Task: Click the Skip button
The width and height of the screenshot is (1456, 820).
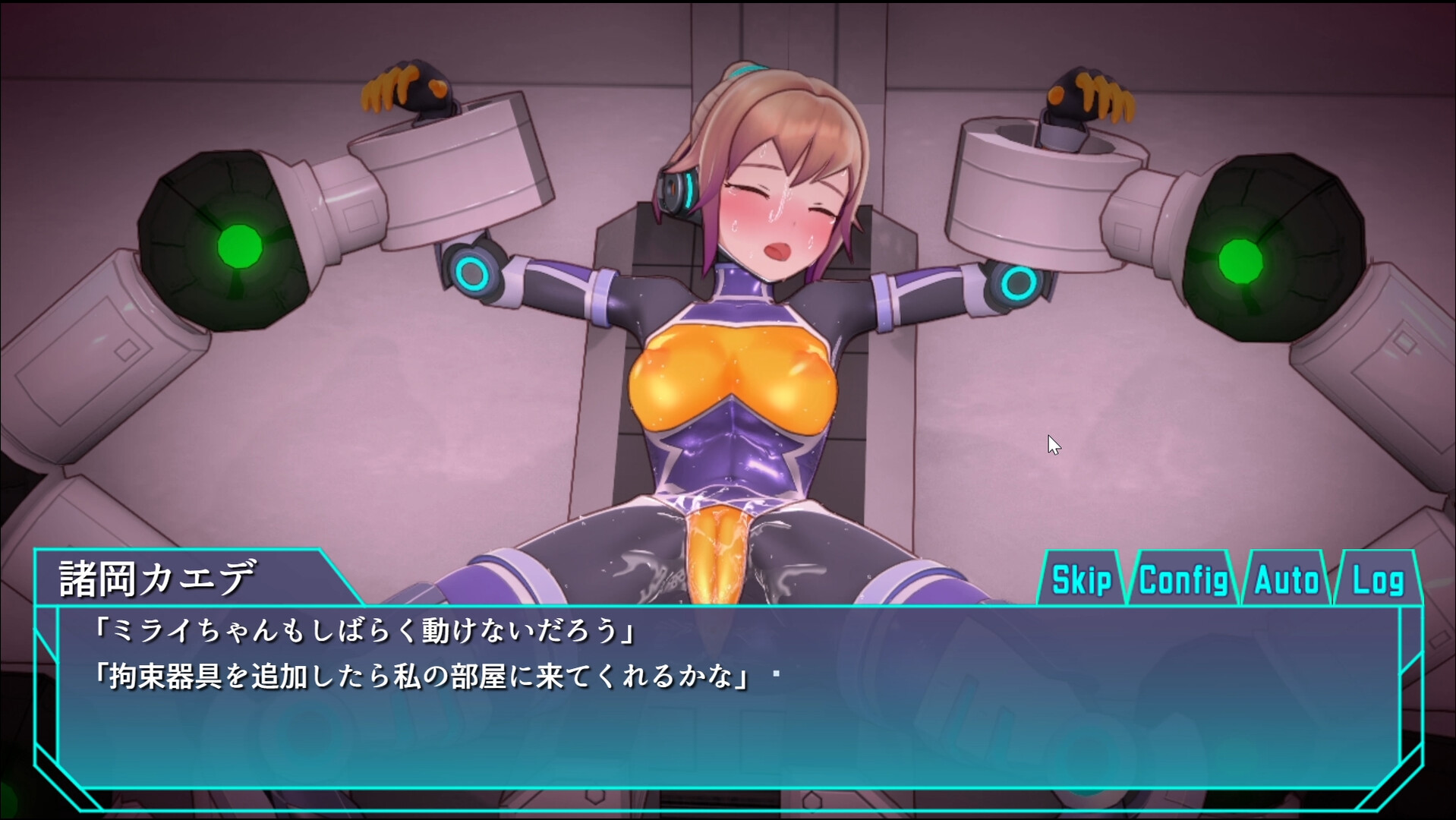Action: [x=1081, y=580]
